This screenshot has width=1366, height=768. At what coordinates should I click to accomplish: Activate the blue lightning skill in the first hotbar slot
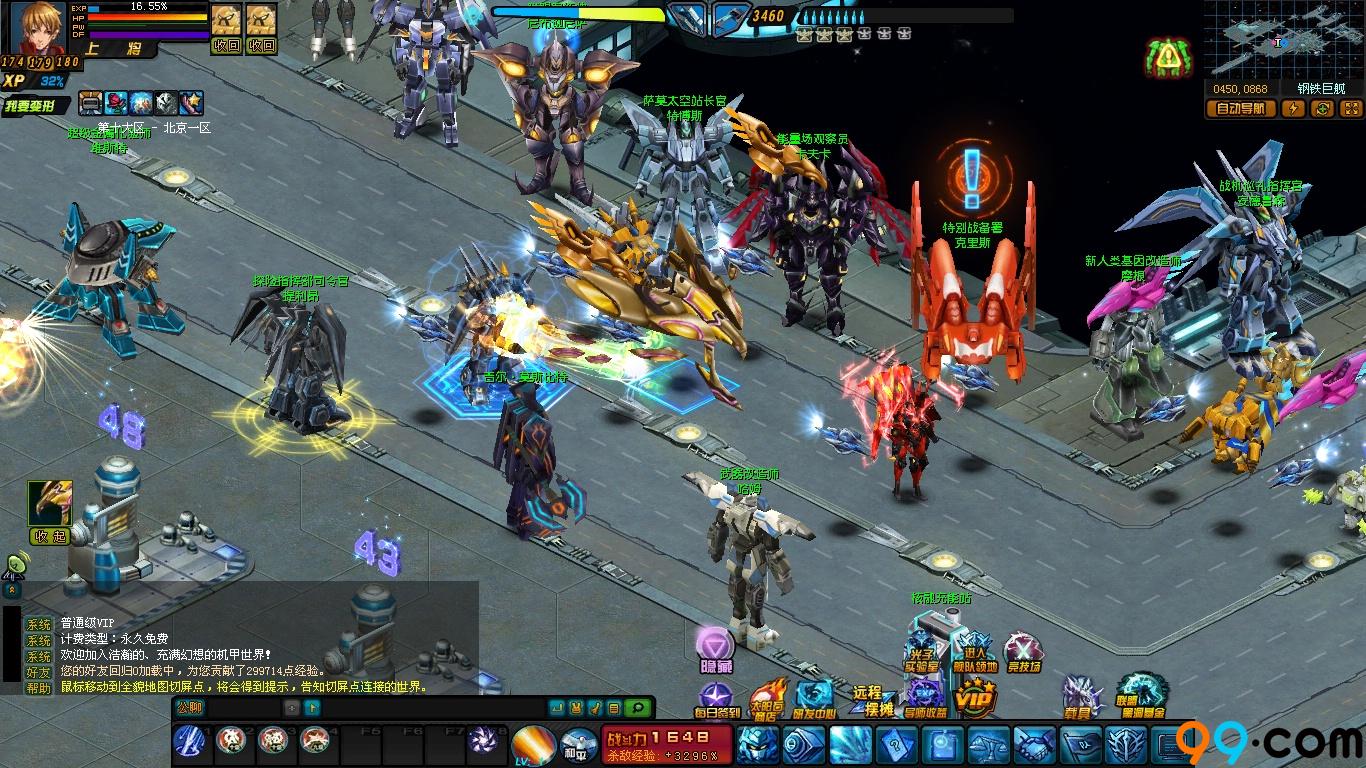point(189,742)
